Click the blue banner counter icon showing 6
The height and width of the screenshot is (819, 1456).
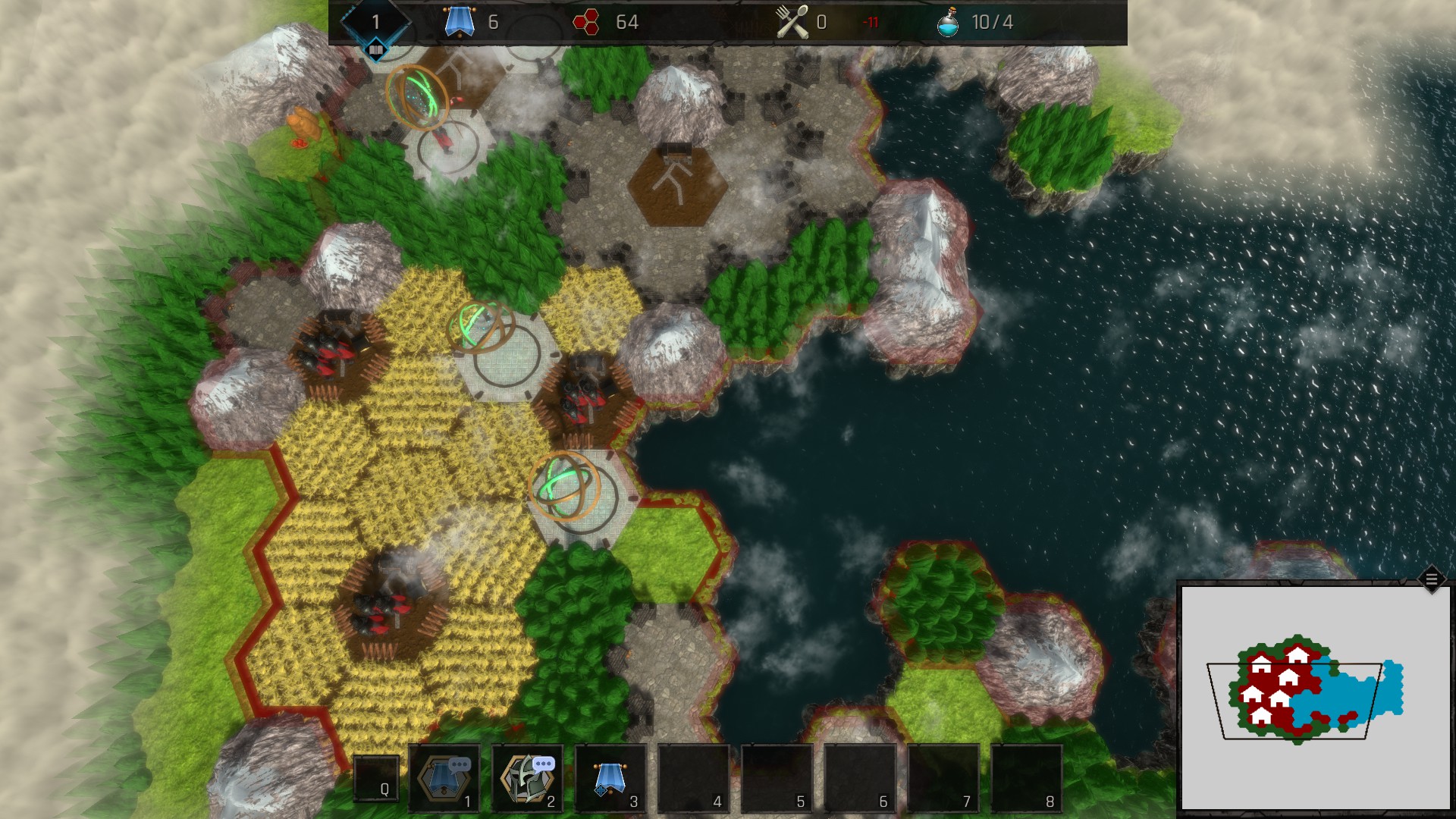point(459,20)
